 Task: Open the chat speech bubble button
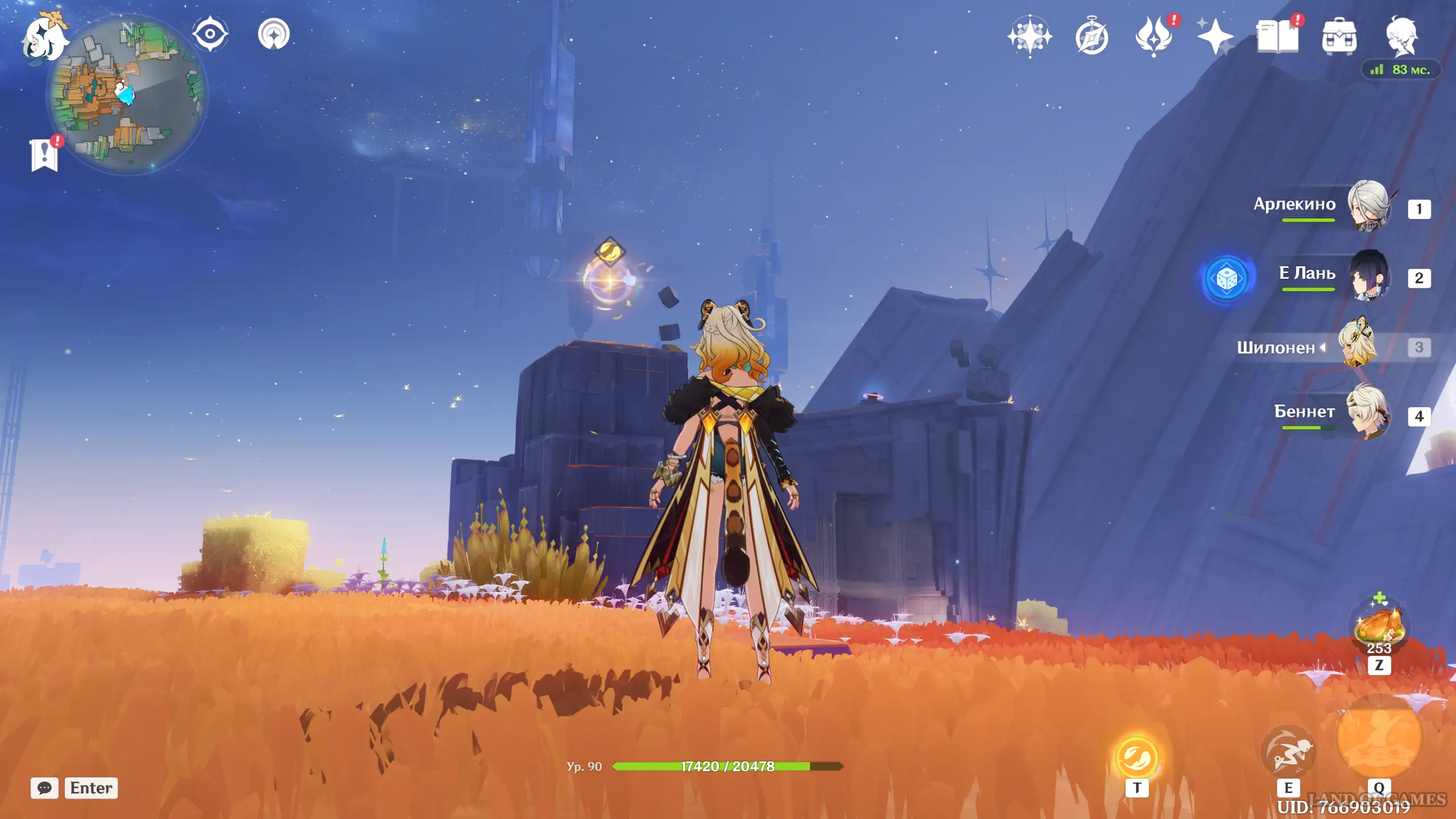44,788
